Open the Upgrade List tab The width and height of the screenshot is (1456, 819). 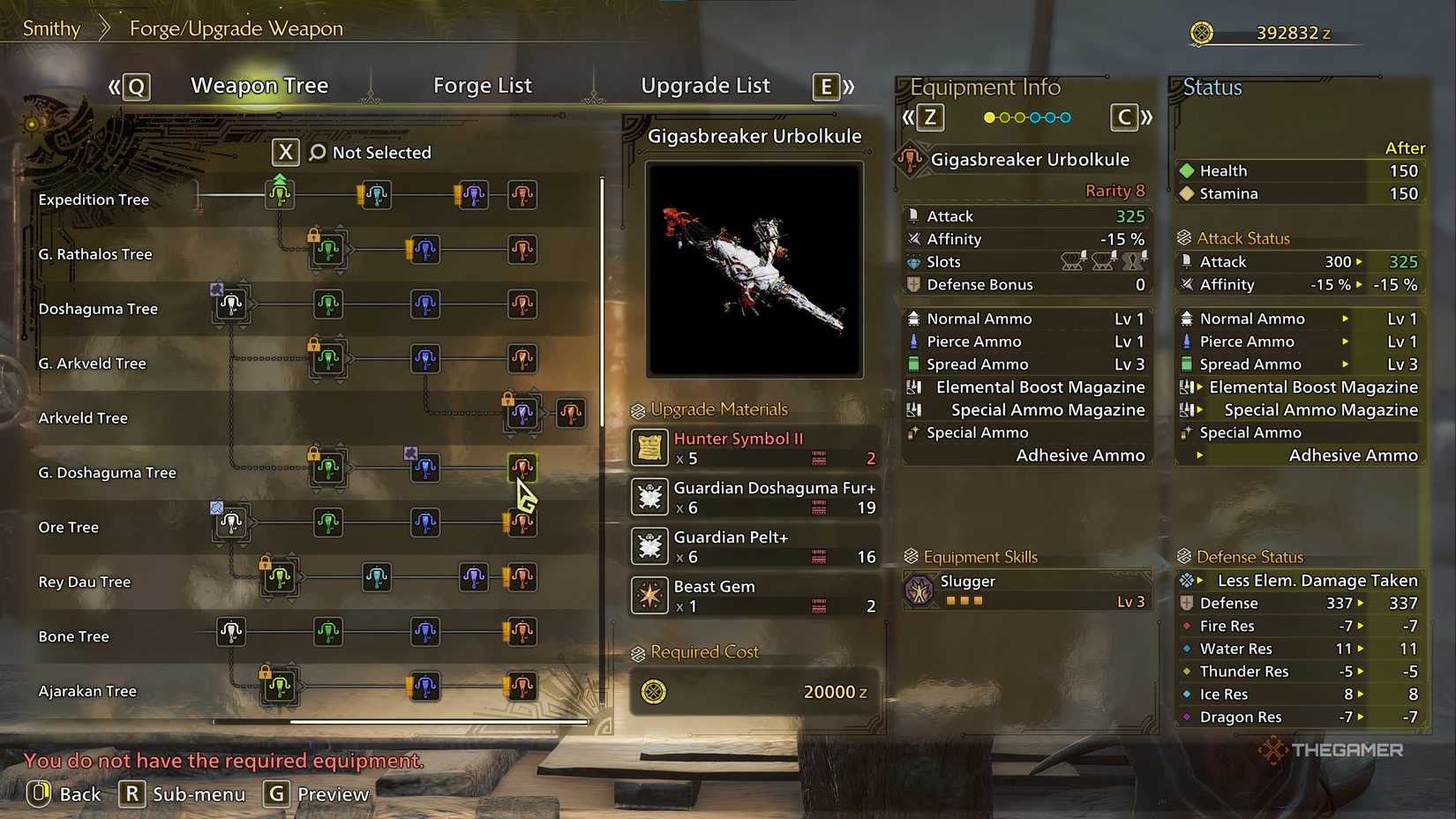coord(705,85)
